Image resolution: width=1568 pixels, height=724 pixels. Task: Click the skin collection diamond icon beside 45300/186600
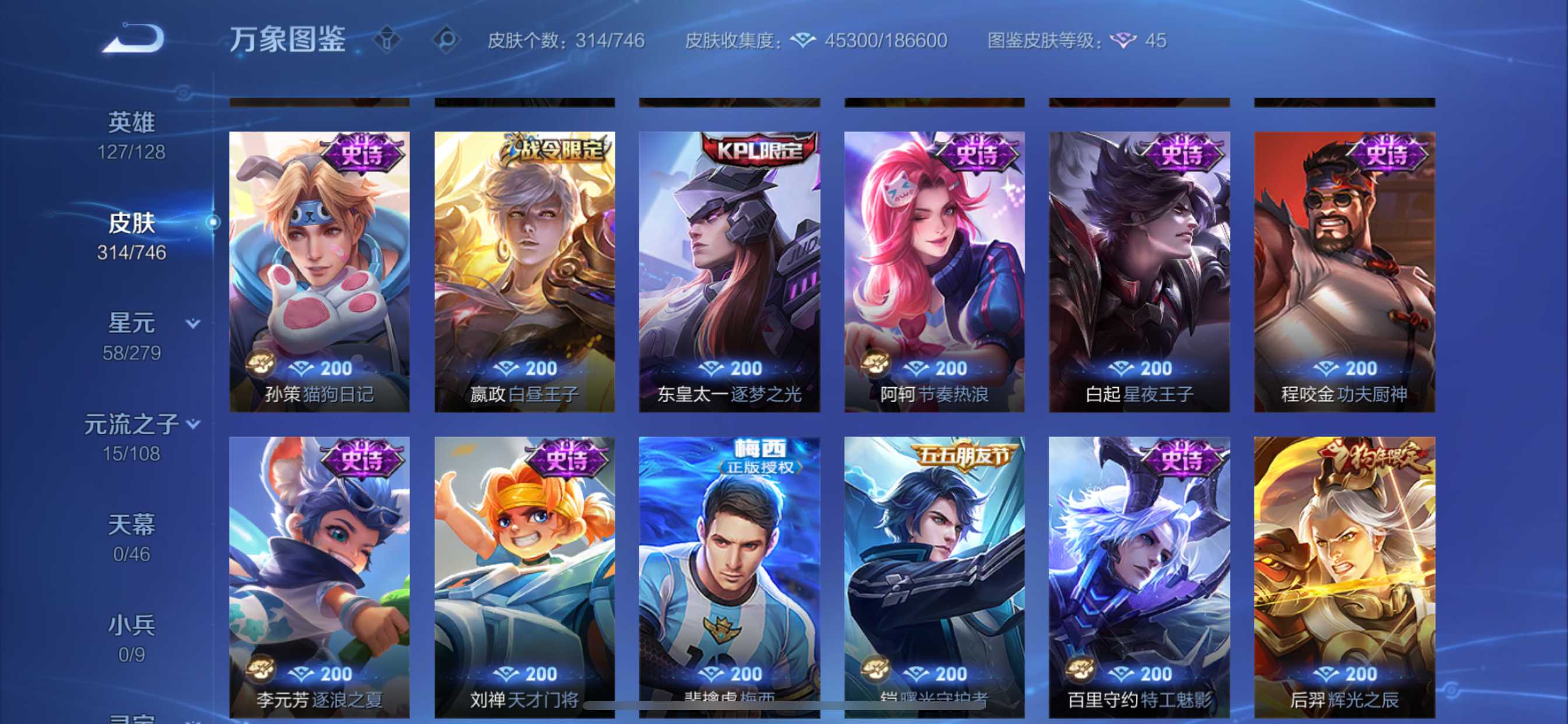point(803,40)
